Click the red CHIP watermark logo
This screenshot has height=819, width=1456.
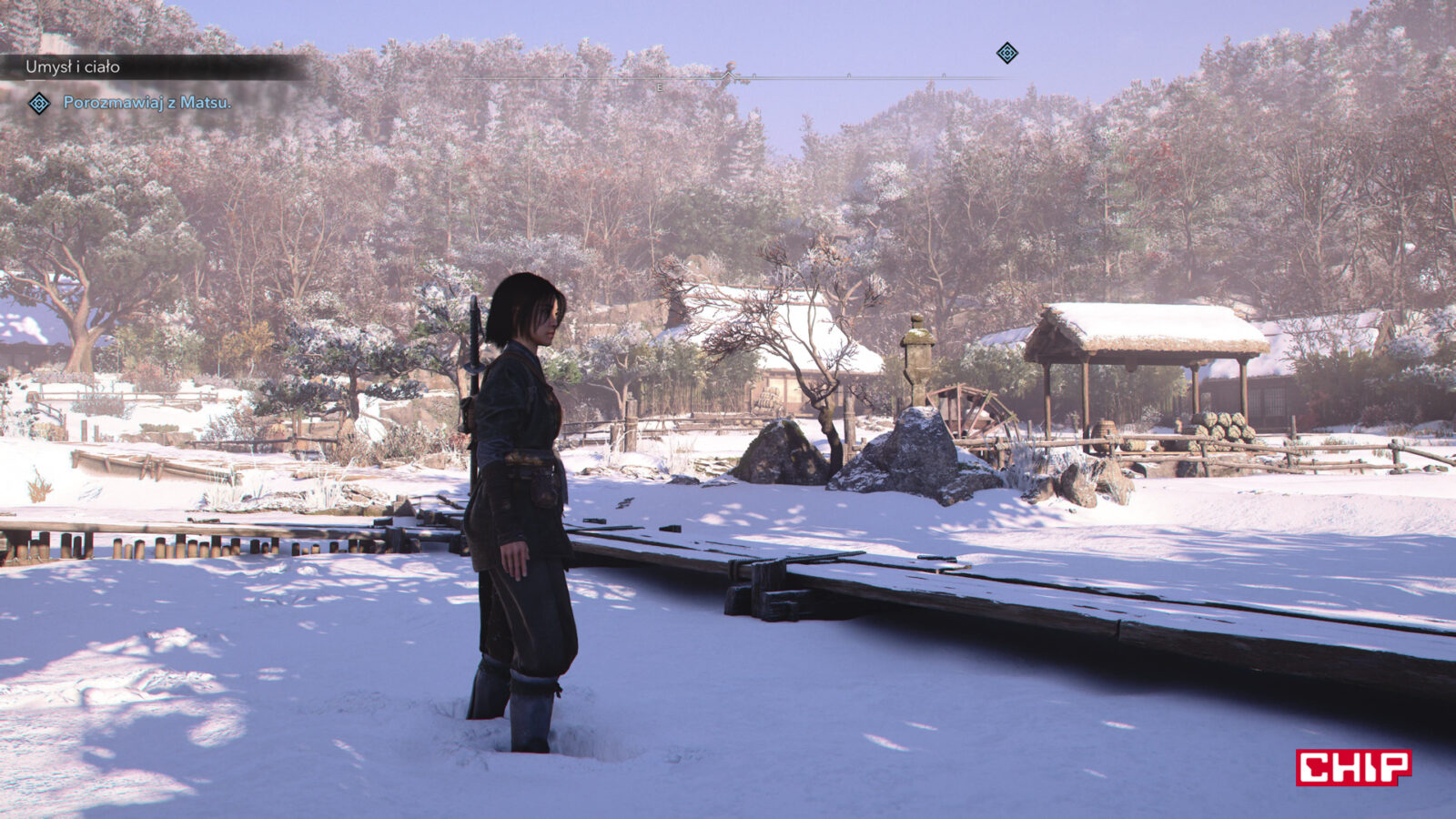[1353, 767]
